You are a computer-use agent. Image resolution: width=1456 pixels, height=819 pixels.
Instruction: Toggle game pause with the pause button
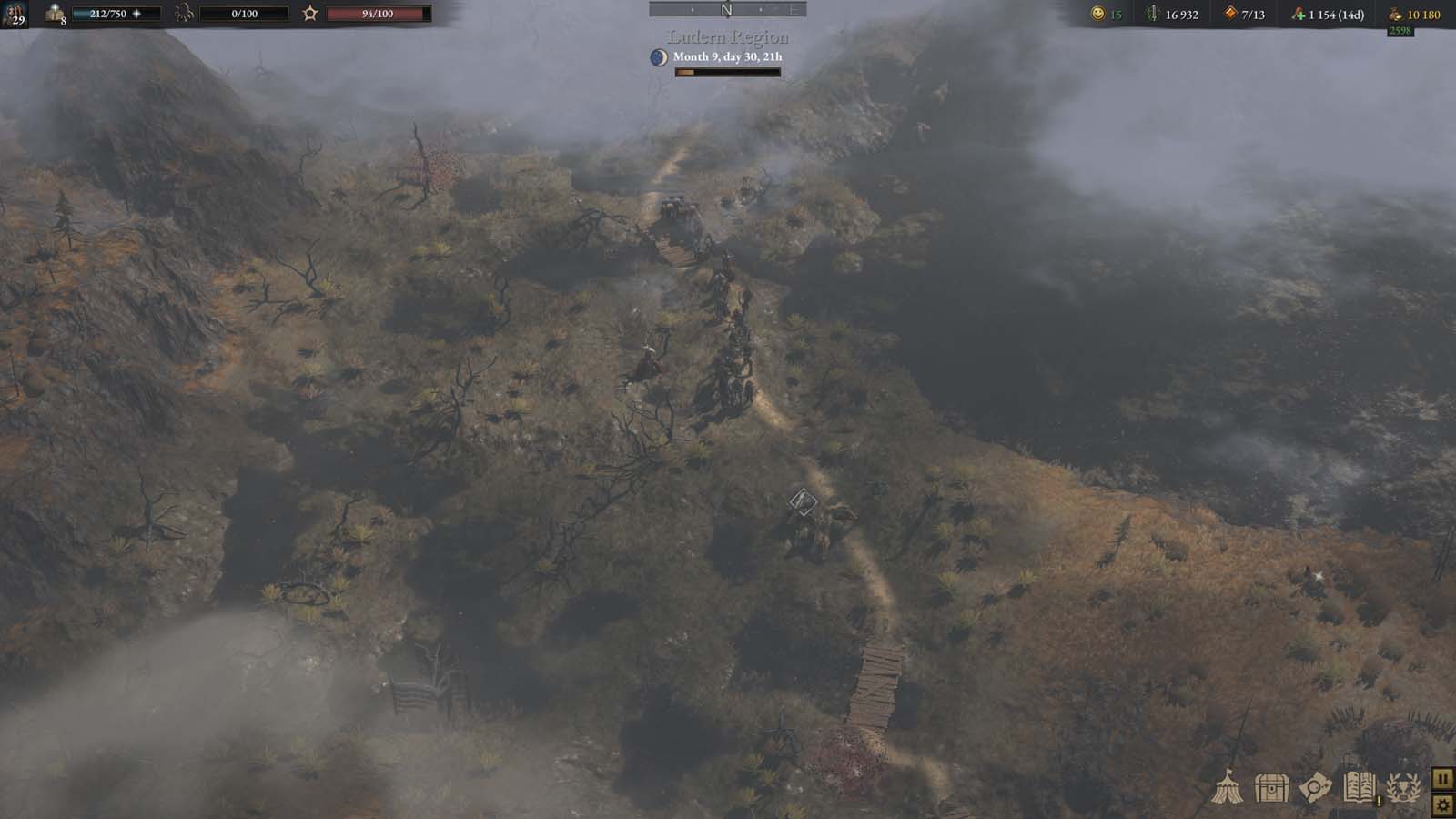pyautogui.click(x=1443, y=780)
